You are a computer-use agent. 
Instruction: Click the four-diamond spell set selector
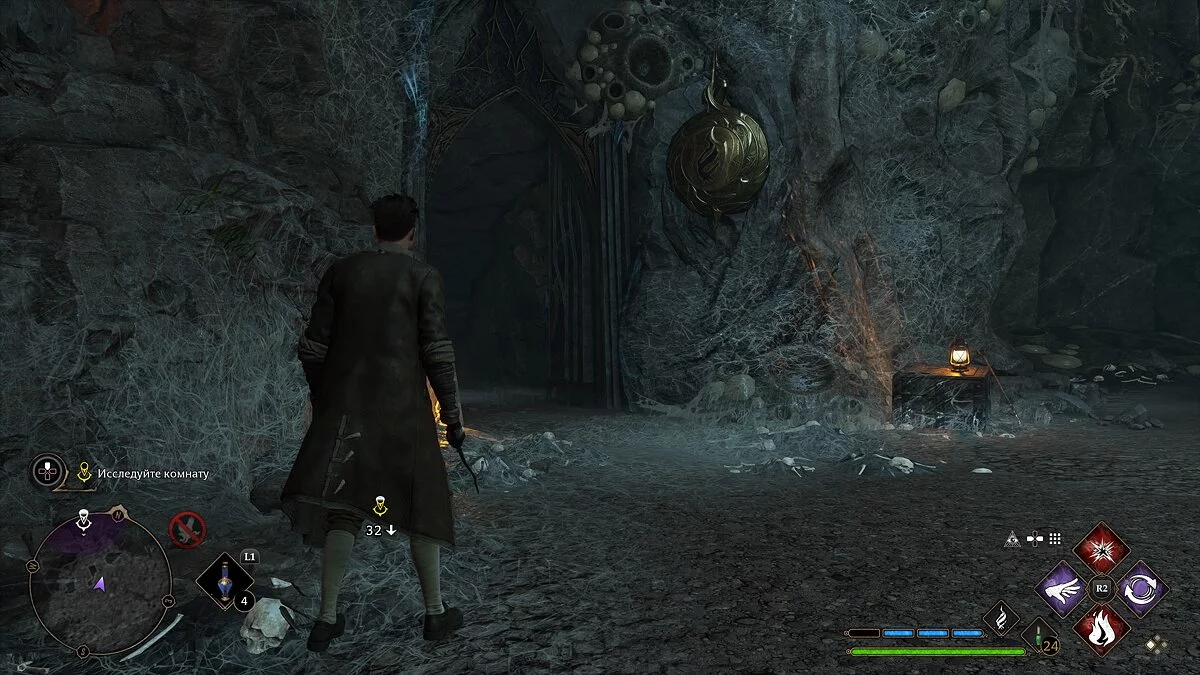point(1155,646)
